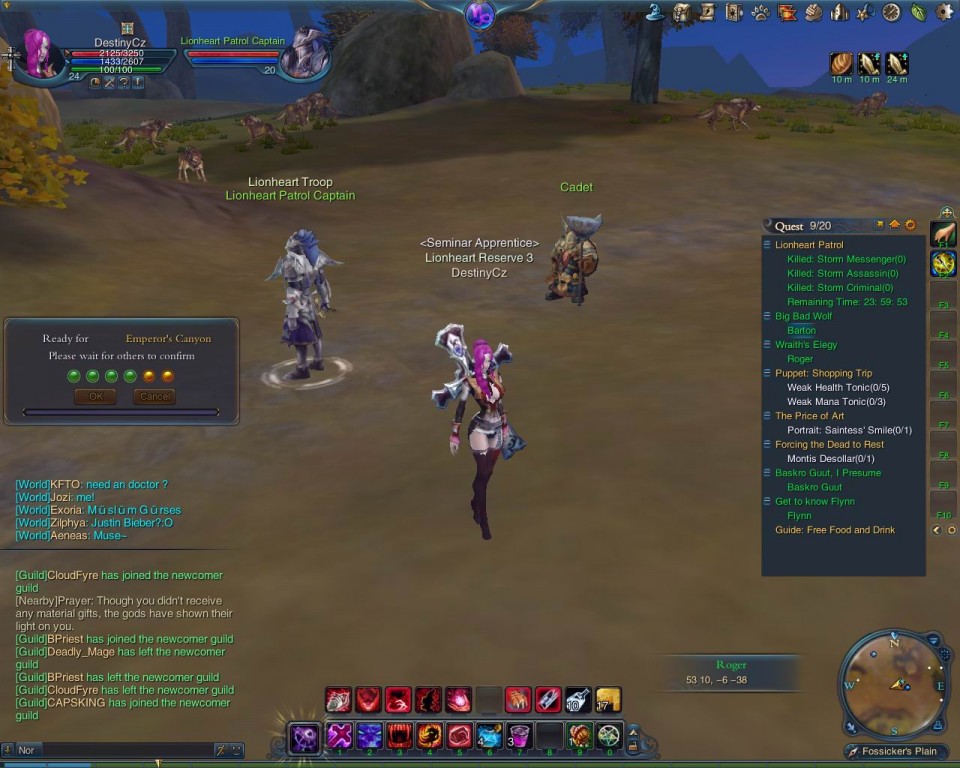960x768 pixels.
Task: Open the Lionheart Patrol quest entry
Action: (809, 245)
